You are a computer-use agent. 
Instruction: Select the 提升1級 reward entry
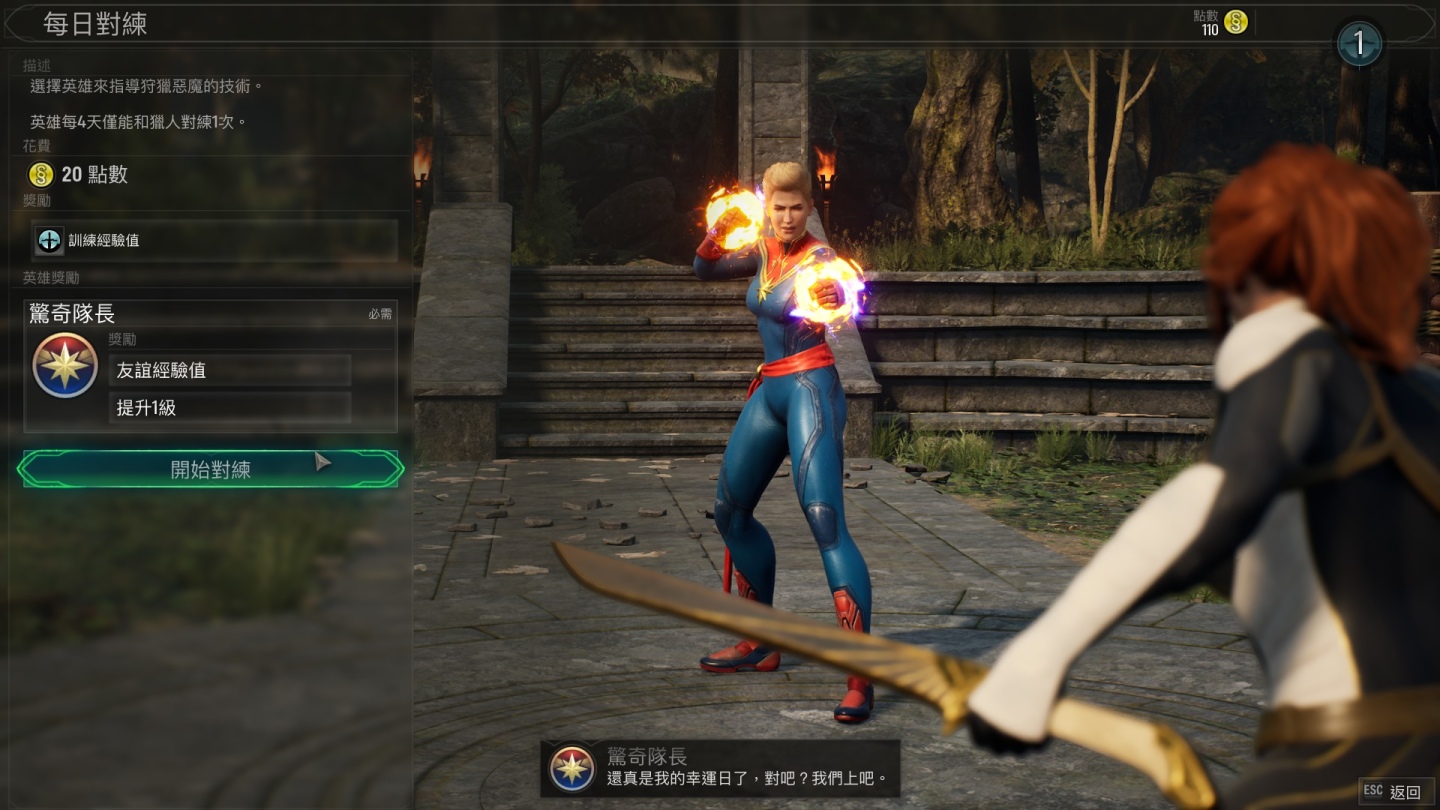[229, 408]
